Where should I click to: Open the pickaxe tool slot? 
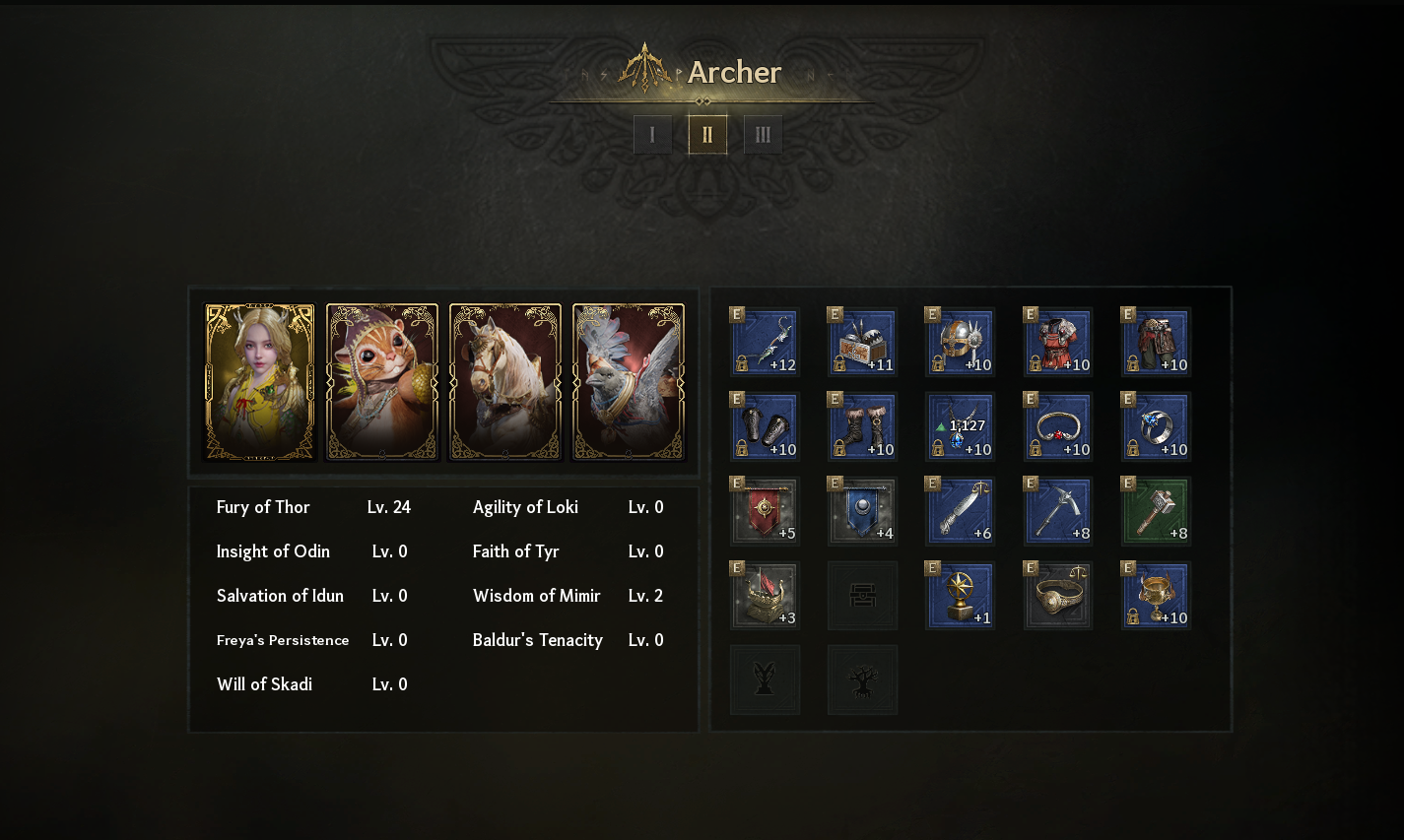click(1057, 511)
